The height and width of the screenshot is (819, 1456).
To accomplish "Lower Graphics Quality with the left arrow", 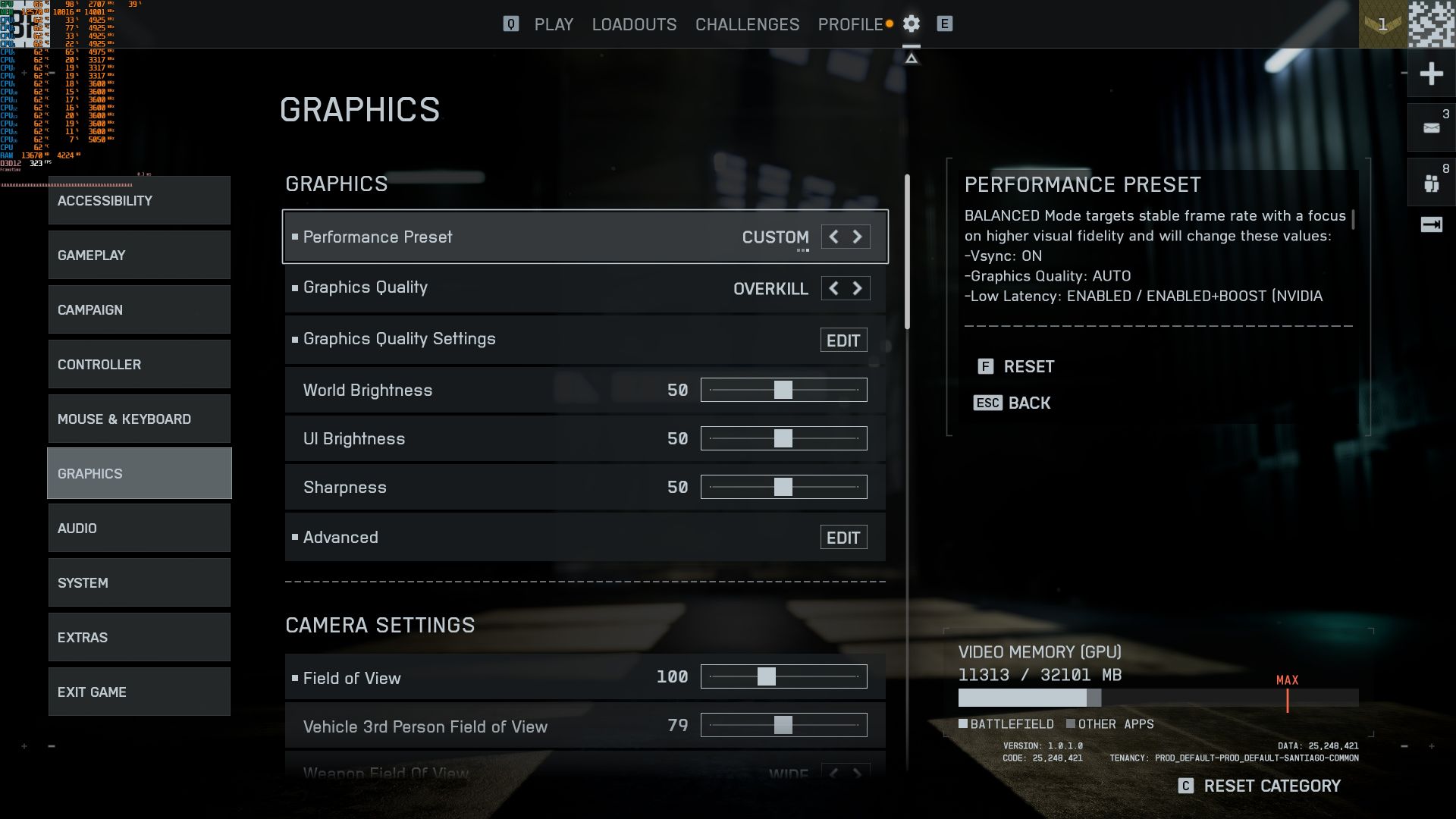I will point(833,288).
